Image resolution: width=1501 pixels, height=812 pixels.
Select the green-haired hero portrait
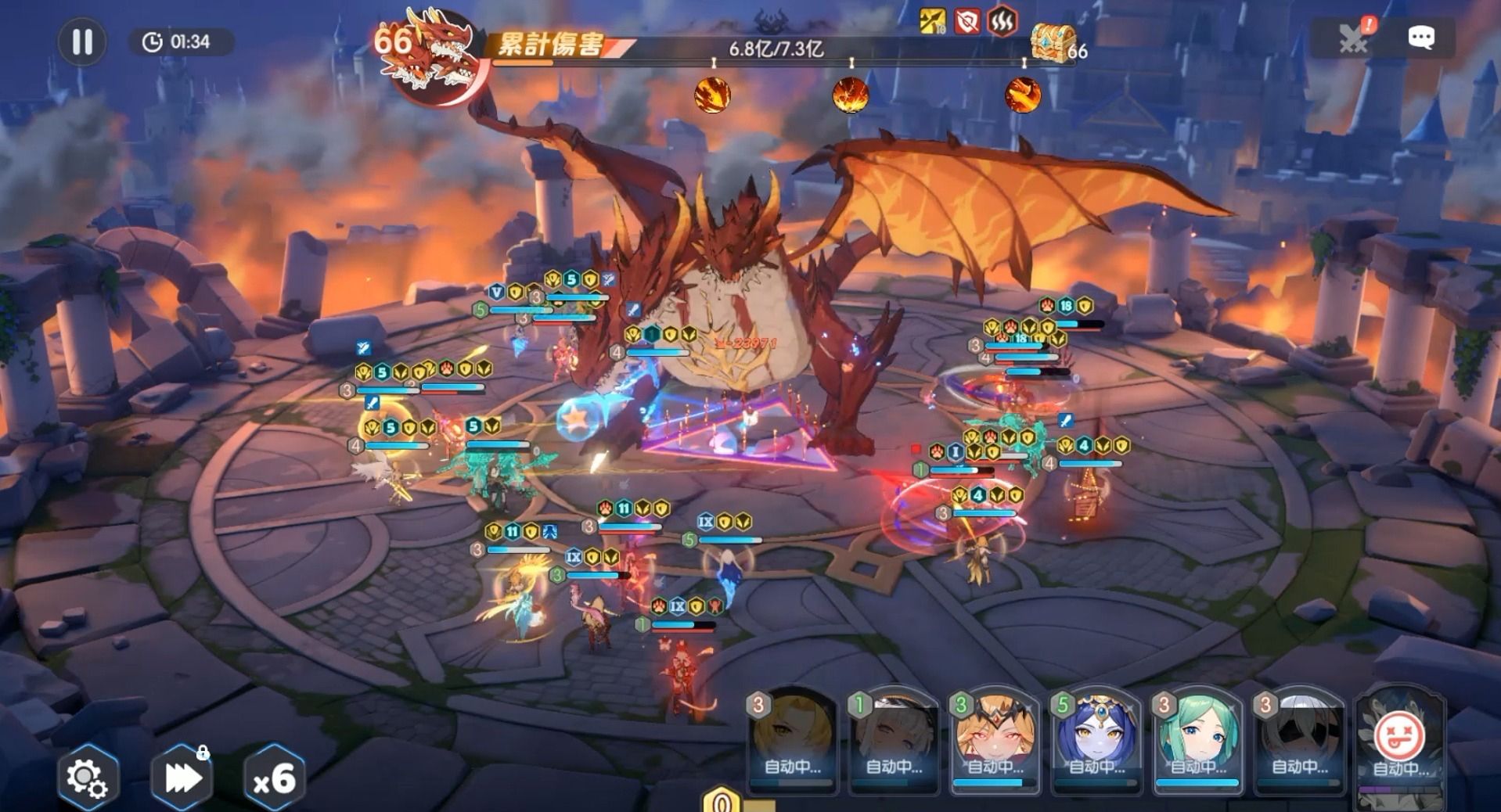[x=1197, y=739]
